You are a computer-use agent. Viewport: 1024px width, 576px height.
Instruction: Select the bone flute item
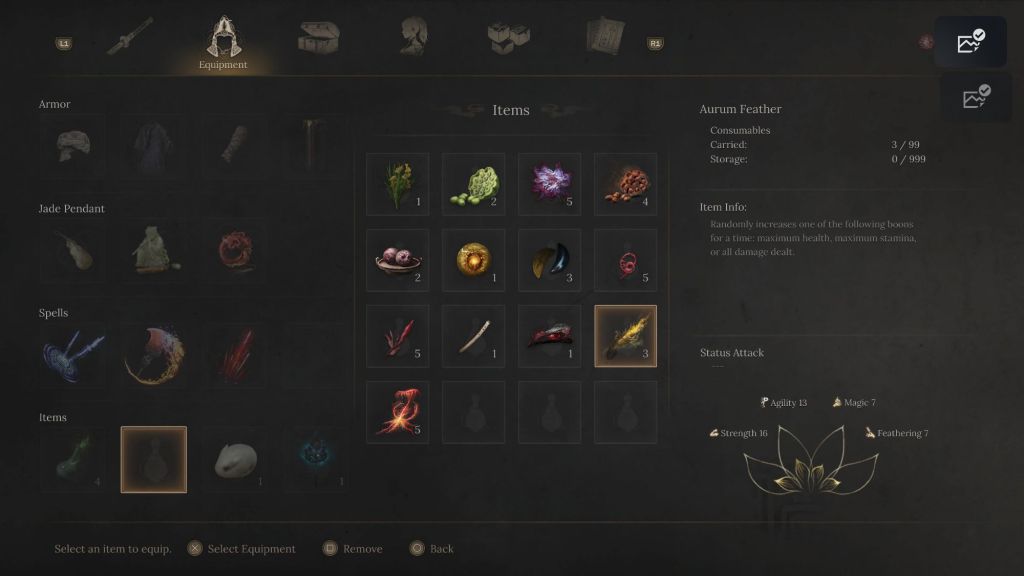473,336
